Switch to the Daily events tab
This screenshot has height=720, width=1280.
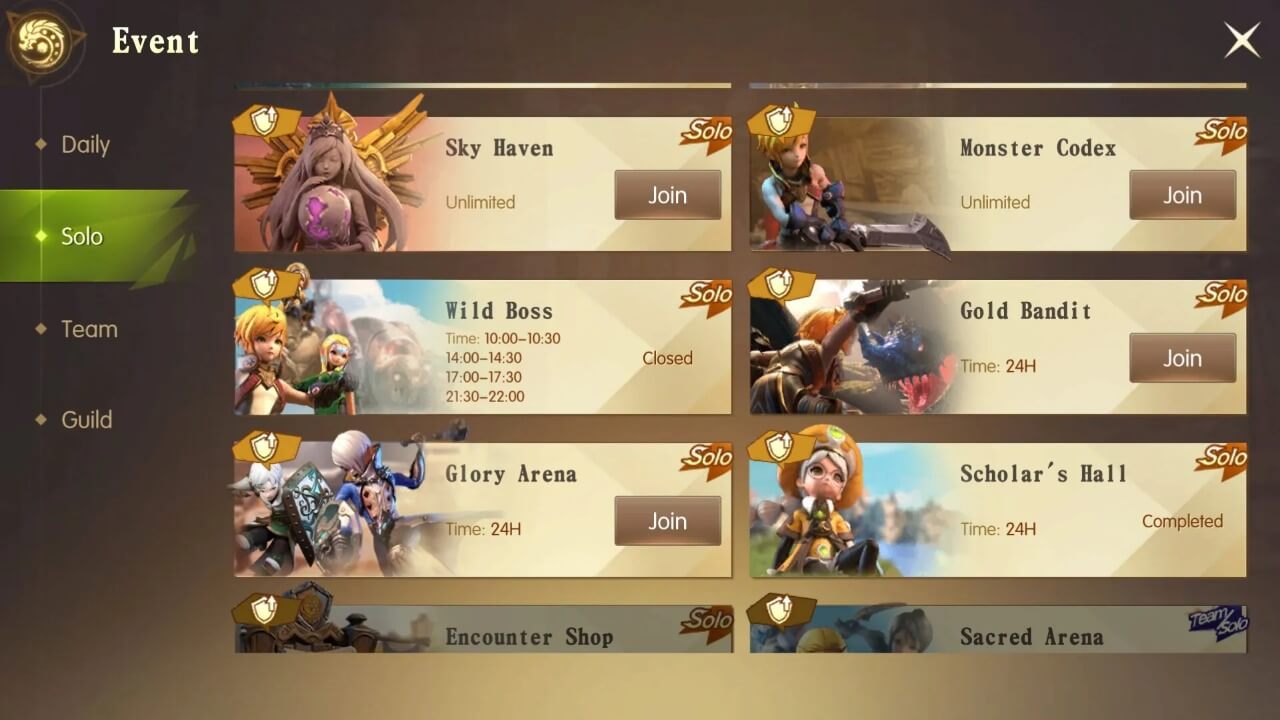pyautogui.click(x=84, y=144)
